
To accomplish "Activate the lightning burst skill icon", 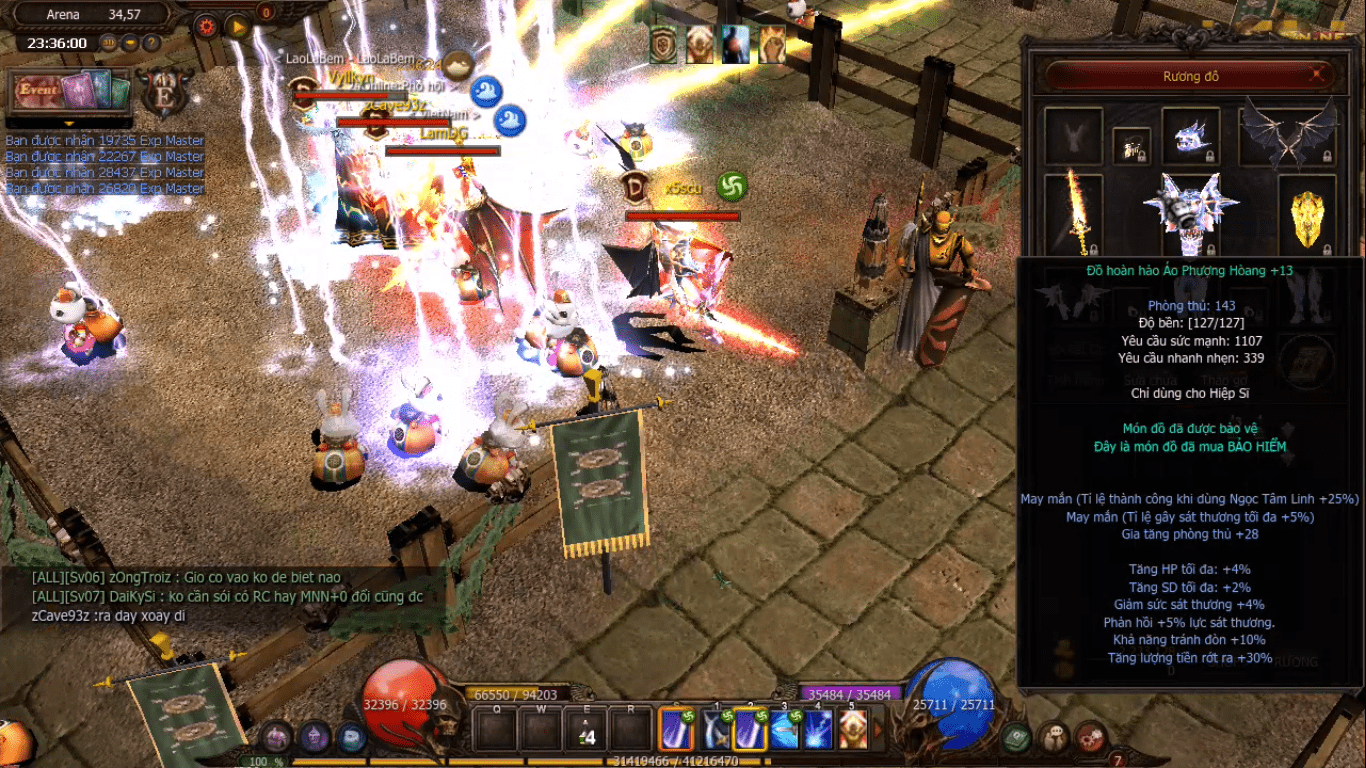I will tap(820, 729).
